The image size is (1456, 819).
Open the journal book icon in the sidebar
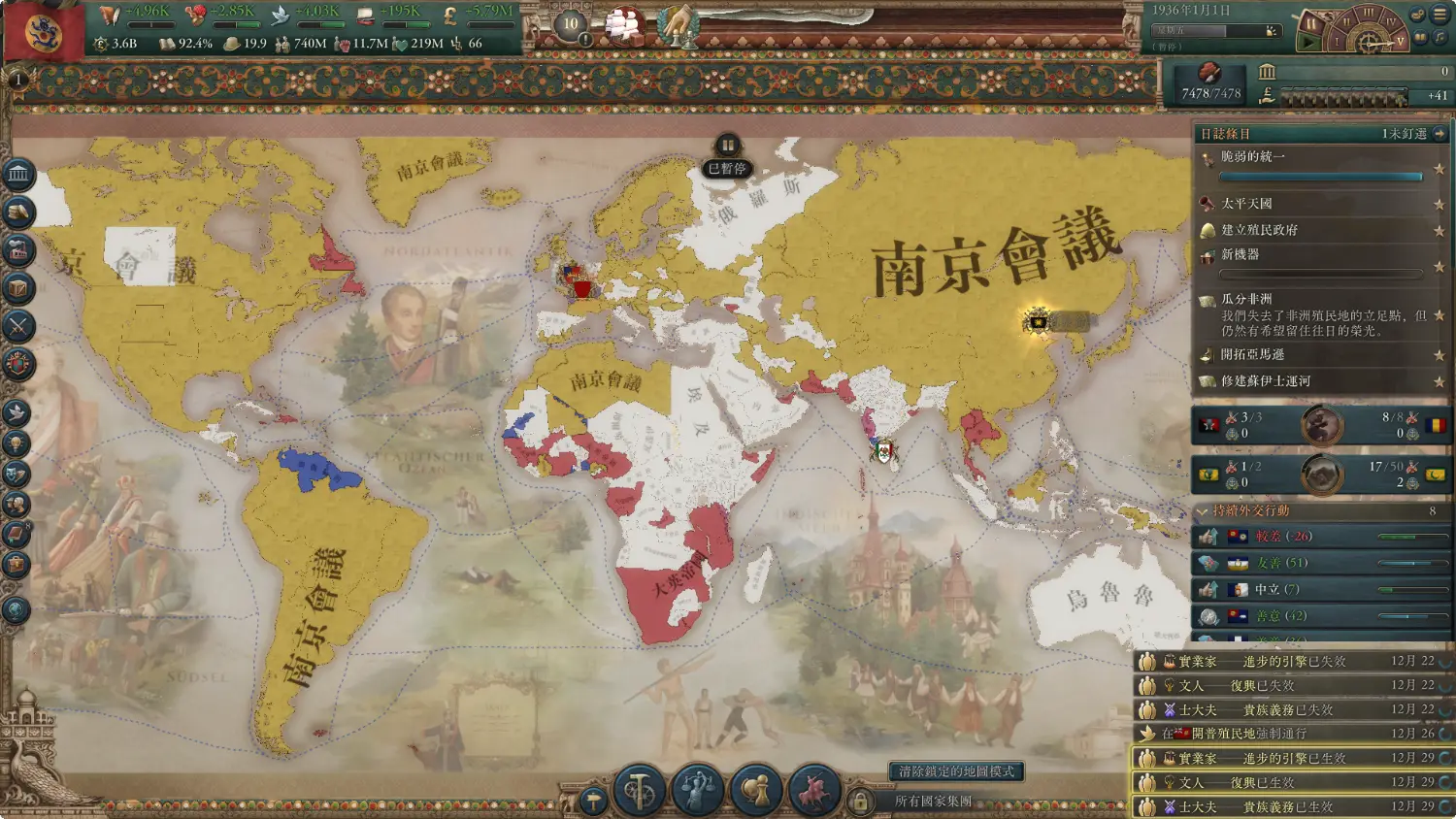click(x=17, y=534)
